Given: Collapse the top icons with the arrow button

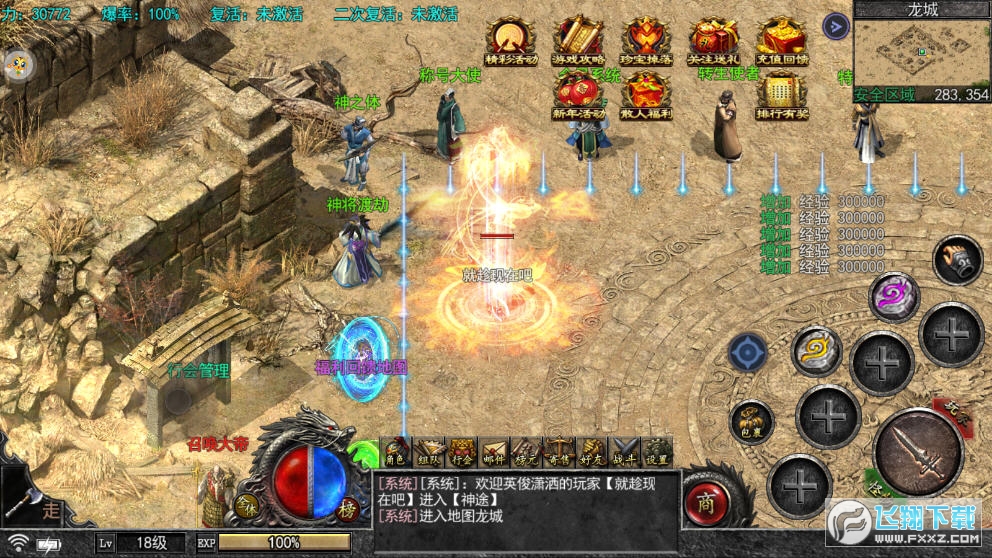Looking at the screenshot, I should click(835, 26).
